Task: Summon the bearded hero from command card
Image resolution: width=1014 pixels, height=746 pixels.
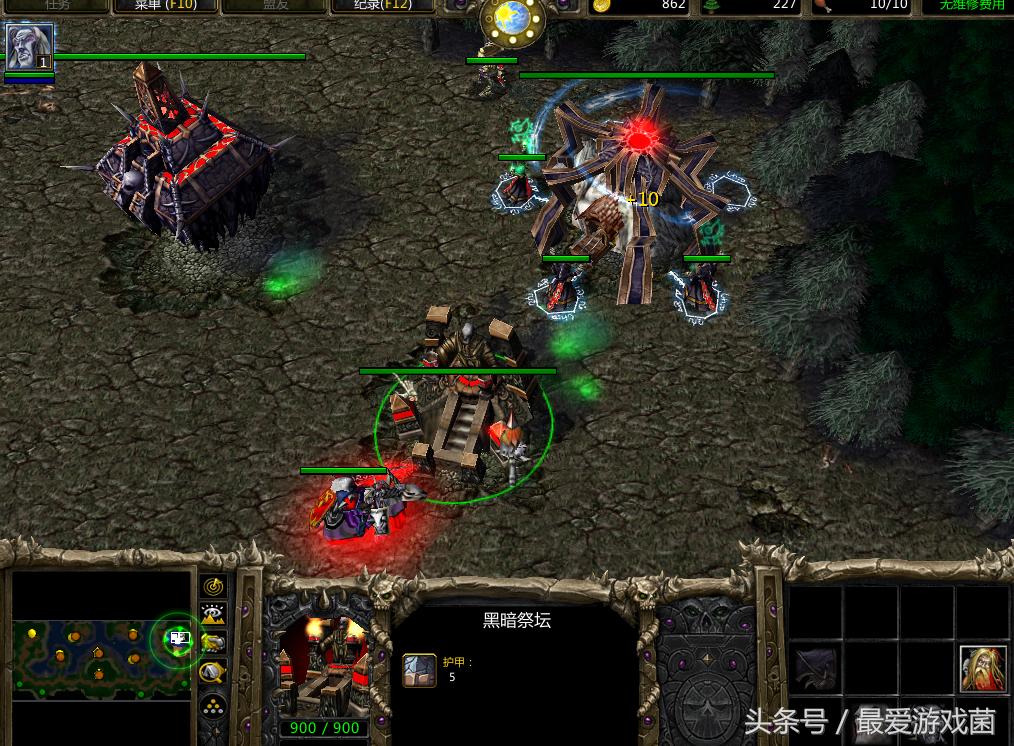Action: [982, 669]
